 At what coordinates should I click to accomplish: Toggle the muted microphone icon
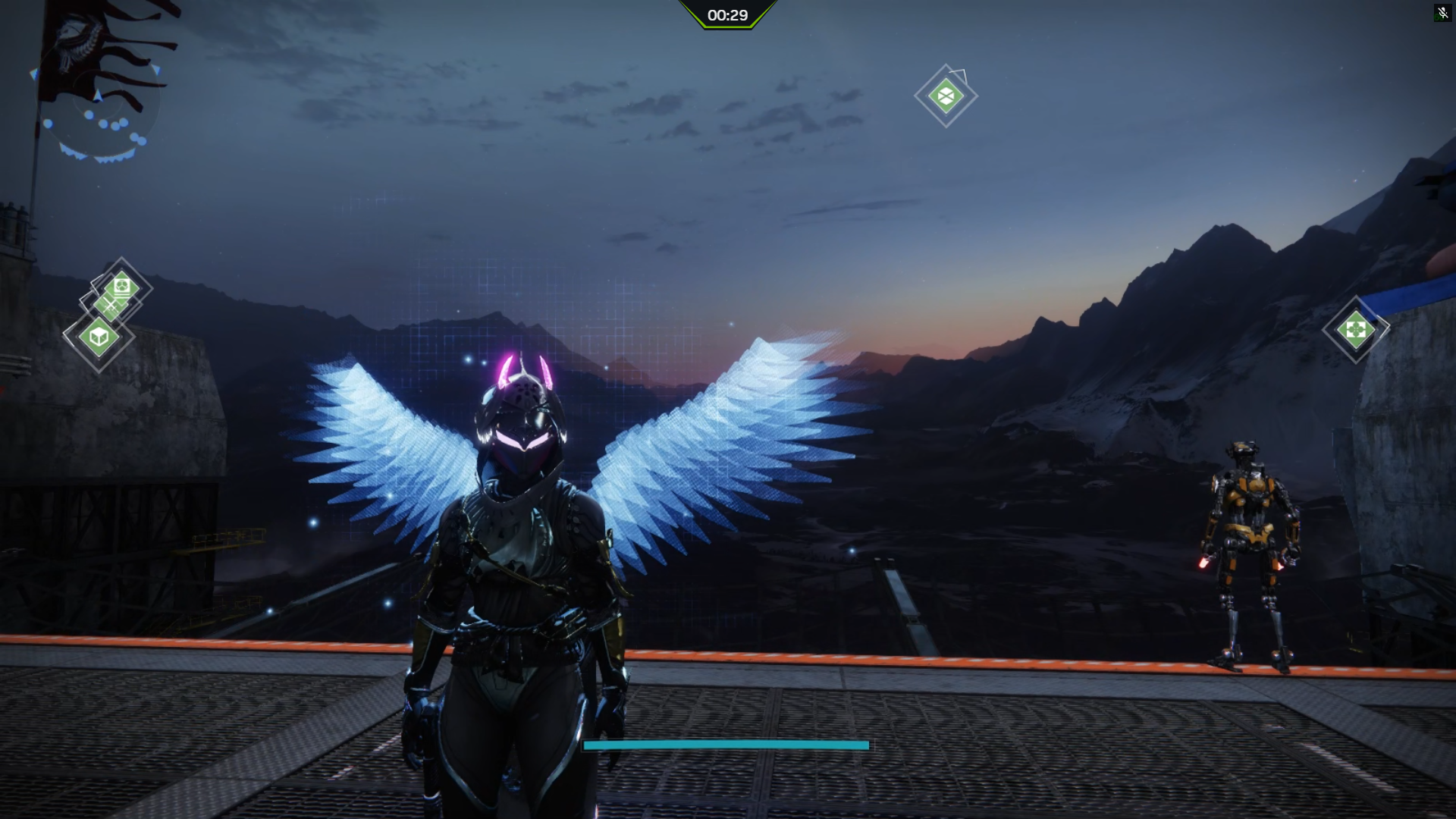(1442, 13)
